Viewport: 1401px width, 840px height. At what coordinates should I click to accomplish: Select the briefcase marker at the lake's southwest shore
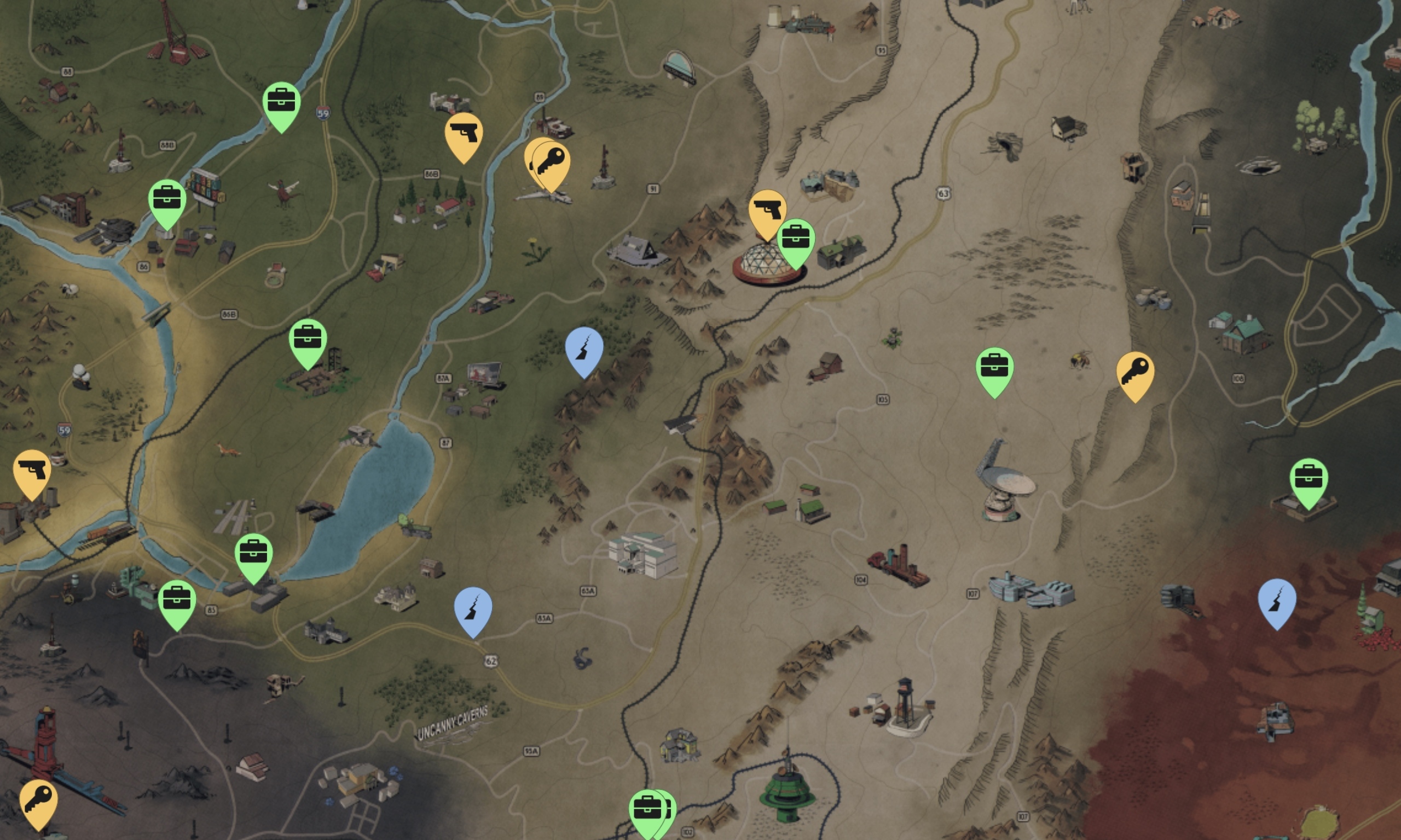coord(253,553)
